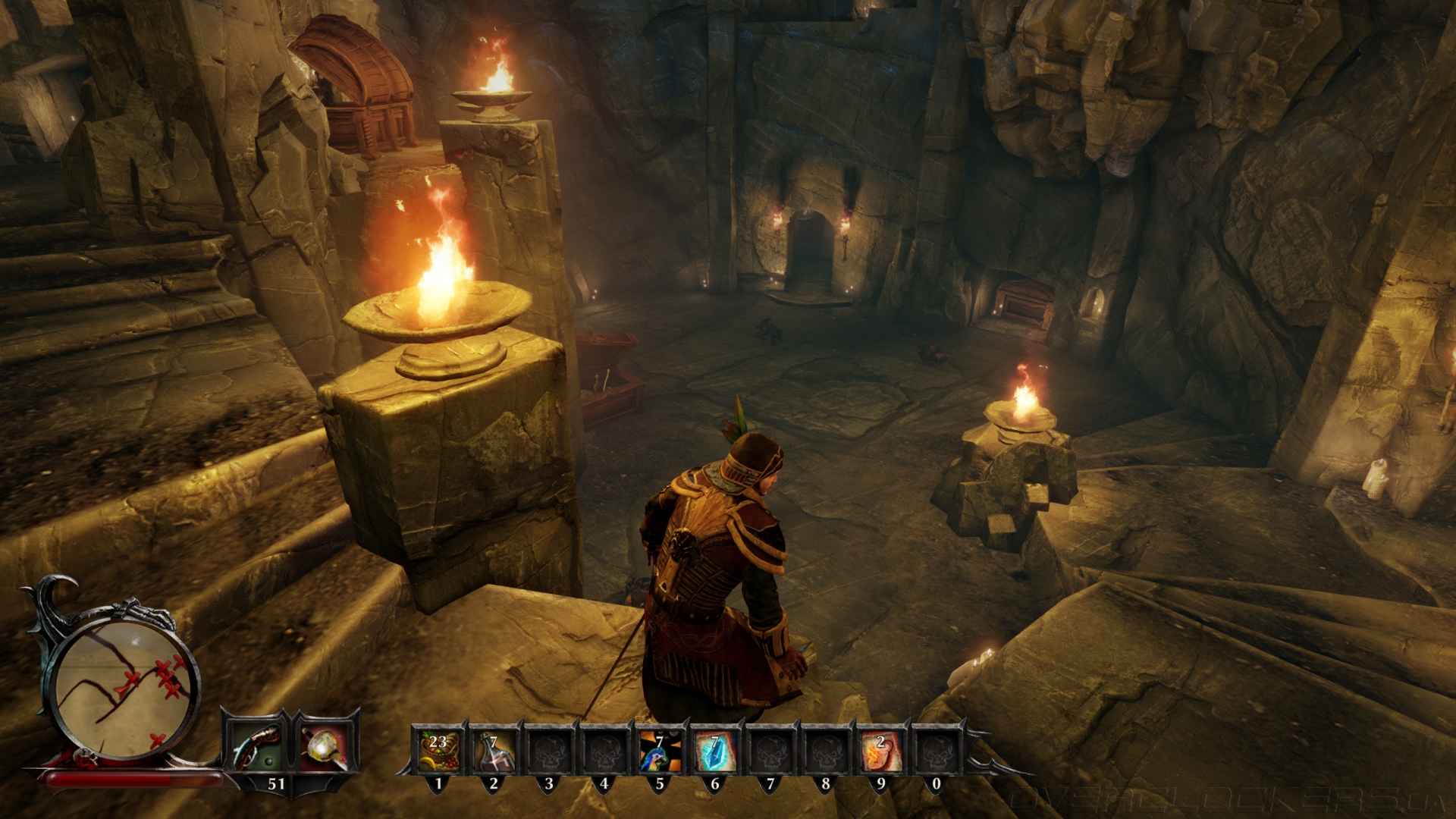This screenshot has height=819, width=1456.
Task: Use the blue crystal in slot 6
Action: click(x=714, y=750)
